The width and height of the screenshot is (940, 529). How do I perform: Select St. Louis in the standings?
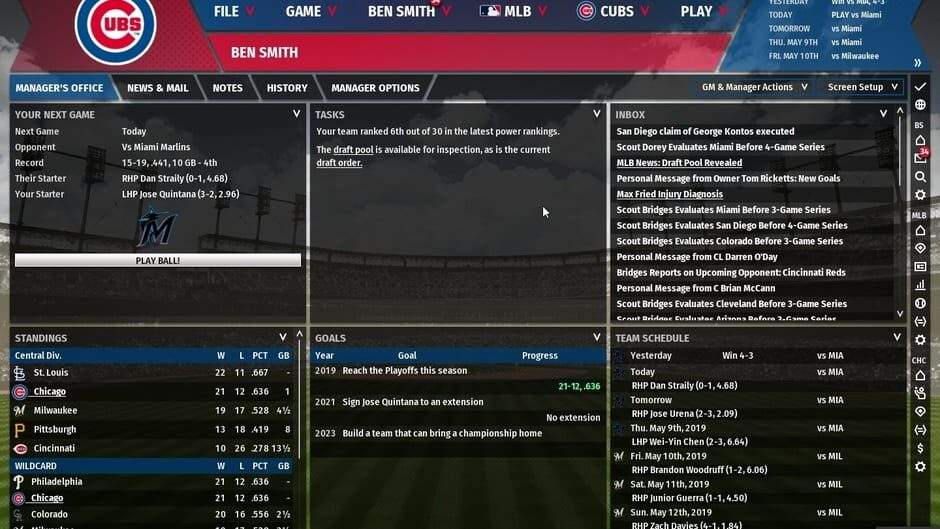coord(51,372)
